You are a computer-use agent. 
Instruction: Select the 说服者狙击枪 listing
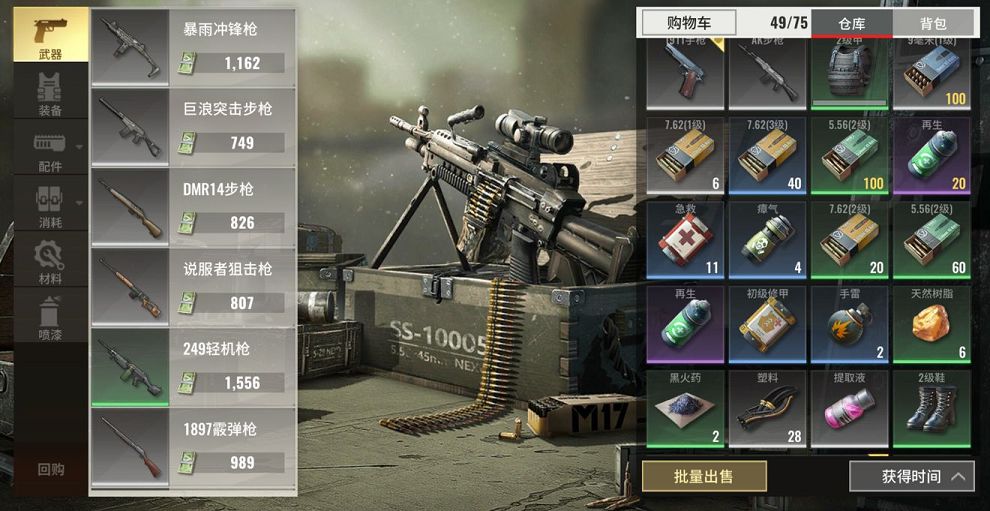(x=193, y=286)
